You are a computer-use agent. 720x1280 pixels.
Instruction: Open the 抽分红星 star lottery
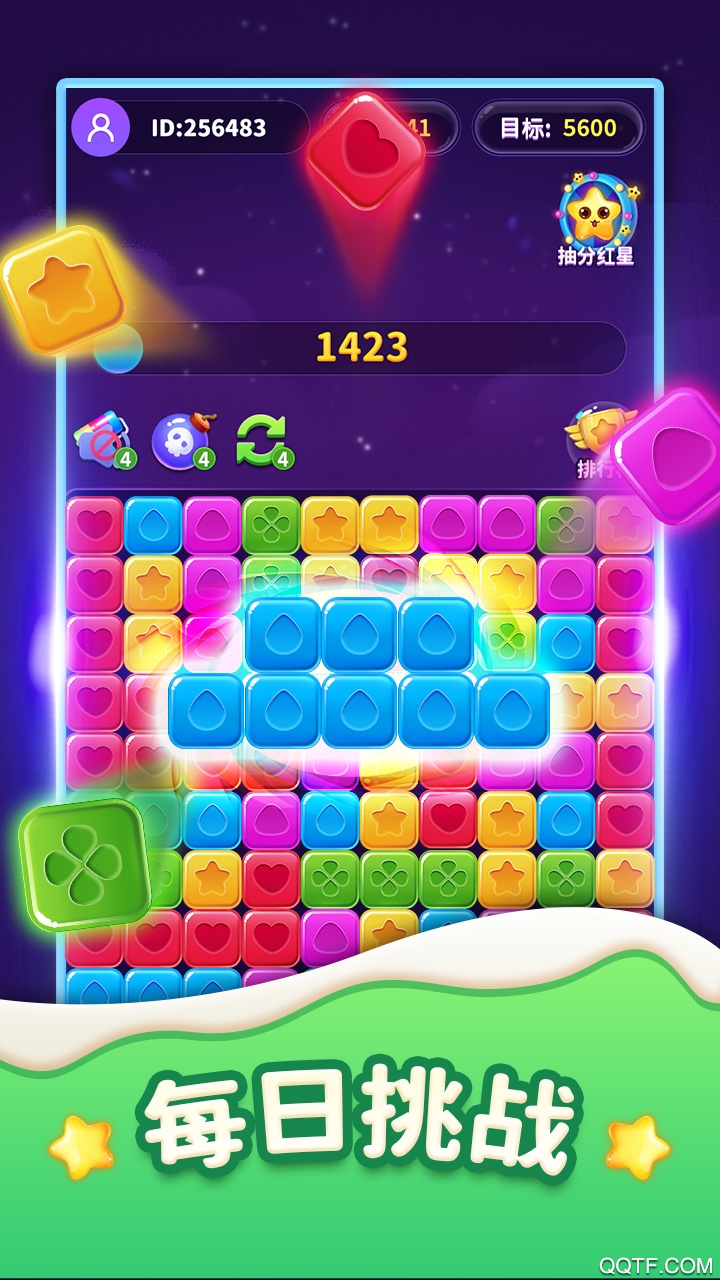click(597, 219)
